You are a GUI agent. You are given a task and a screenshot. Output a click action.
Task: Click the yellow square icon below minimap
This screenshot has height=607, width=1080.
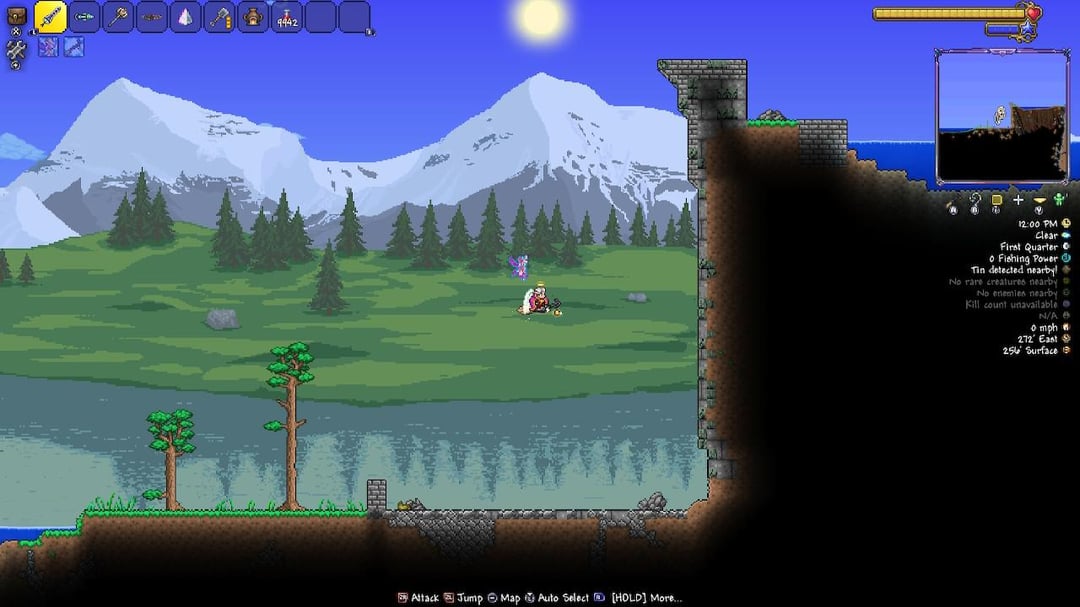tap(996, 200)
